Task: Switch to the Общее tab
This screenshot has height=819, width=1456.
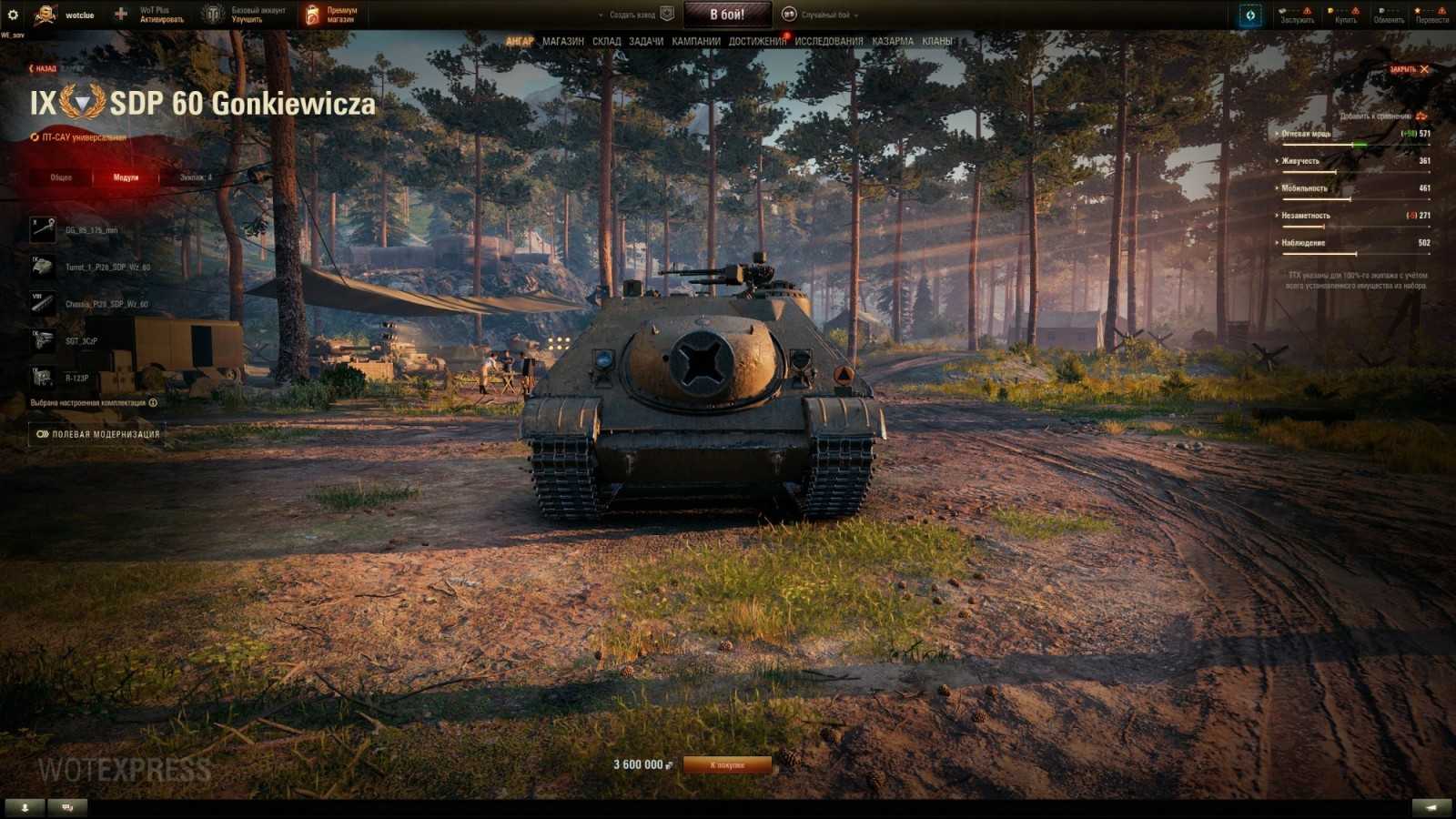Action: pyautogui.click(x=61, y=177)
